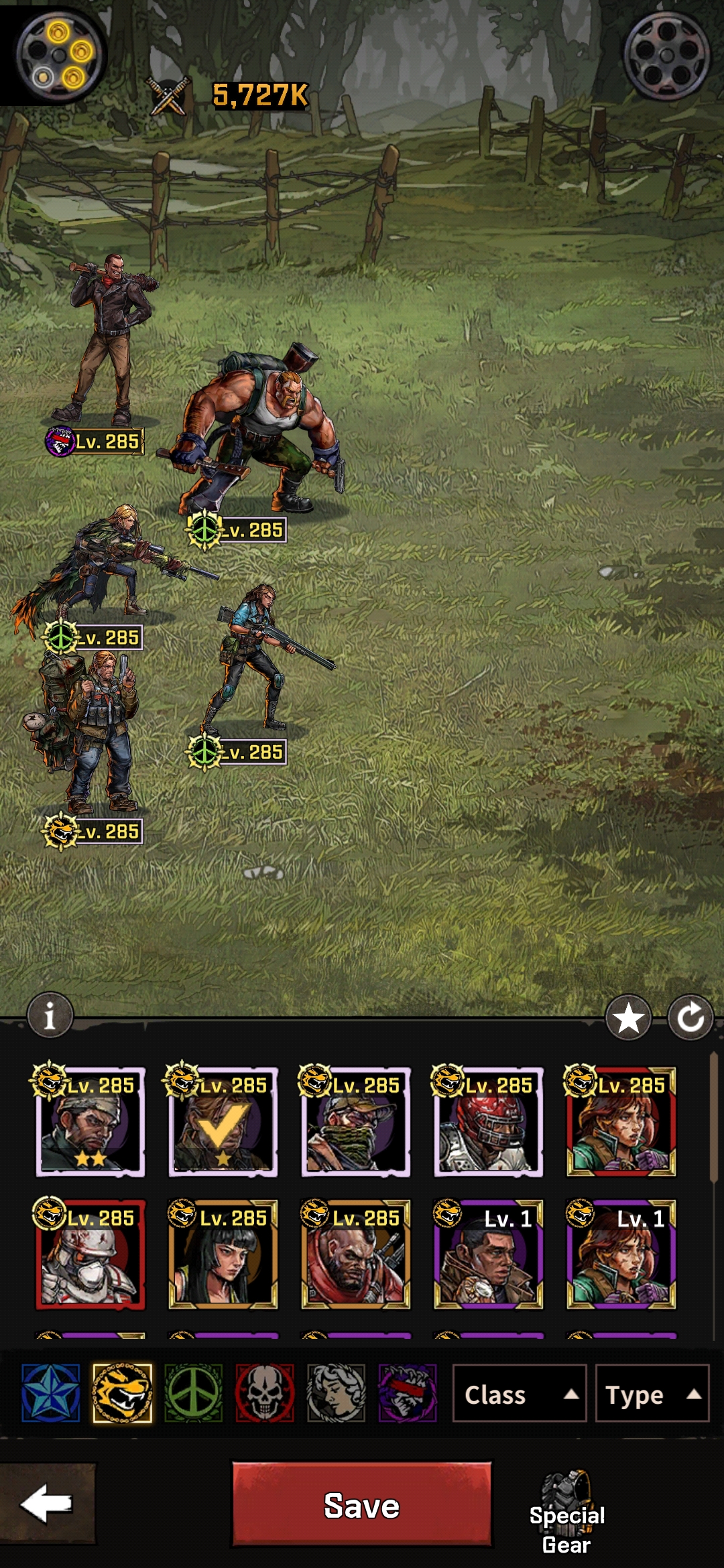
Task: Show team info with the i button
Action: tap(50, 1015)
